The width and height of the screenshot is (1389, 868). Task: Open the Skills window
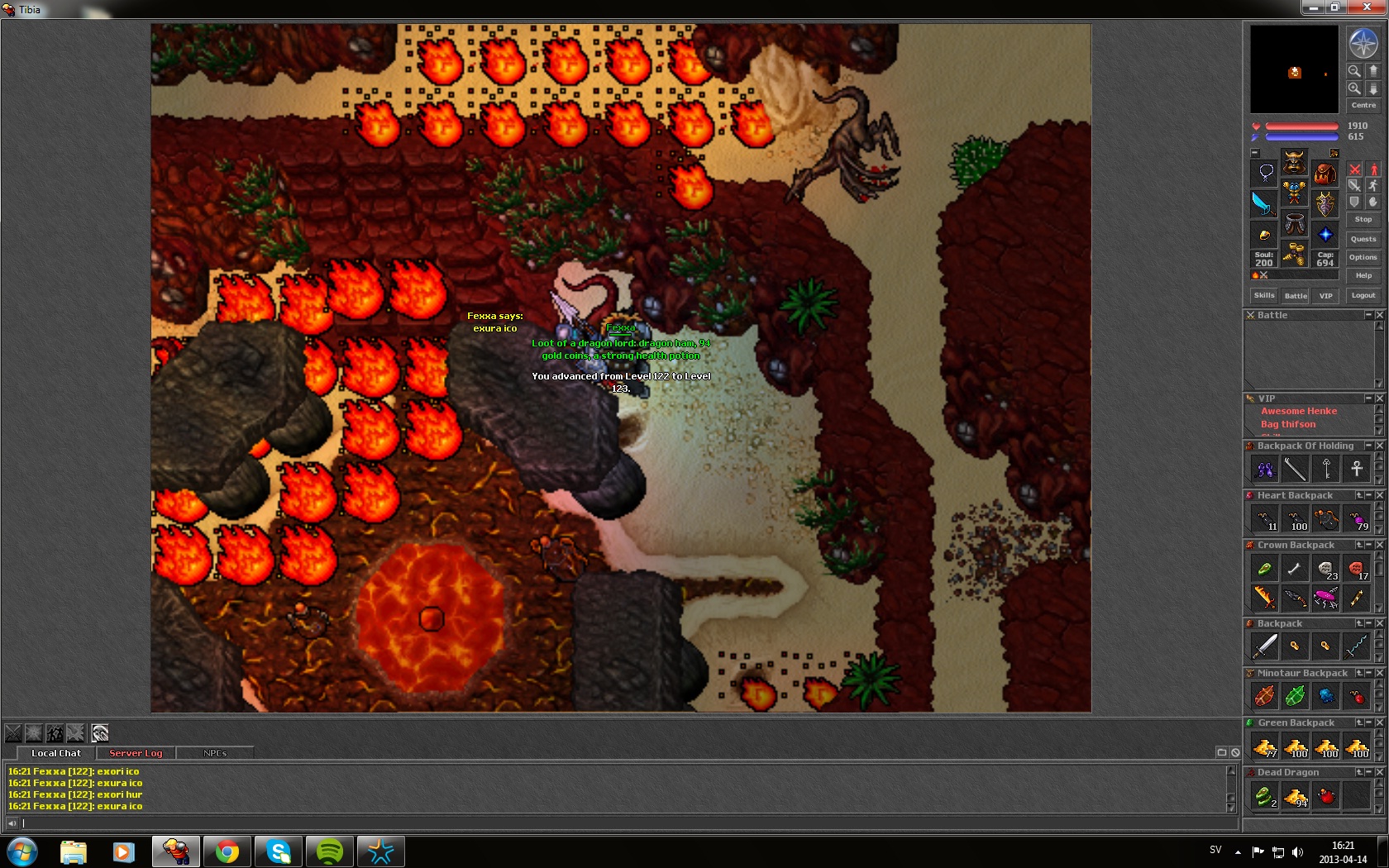click(1263, 295)
